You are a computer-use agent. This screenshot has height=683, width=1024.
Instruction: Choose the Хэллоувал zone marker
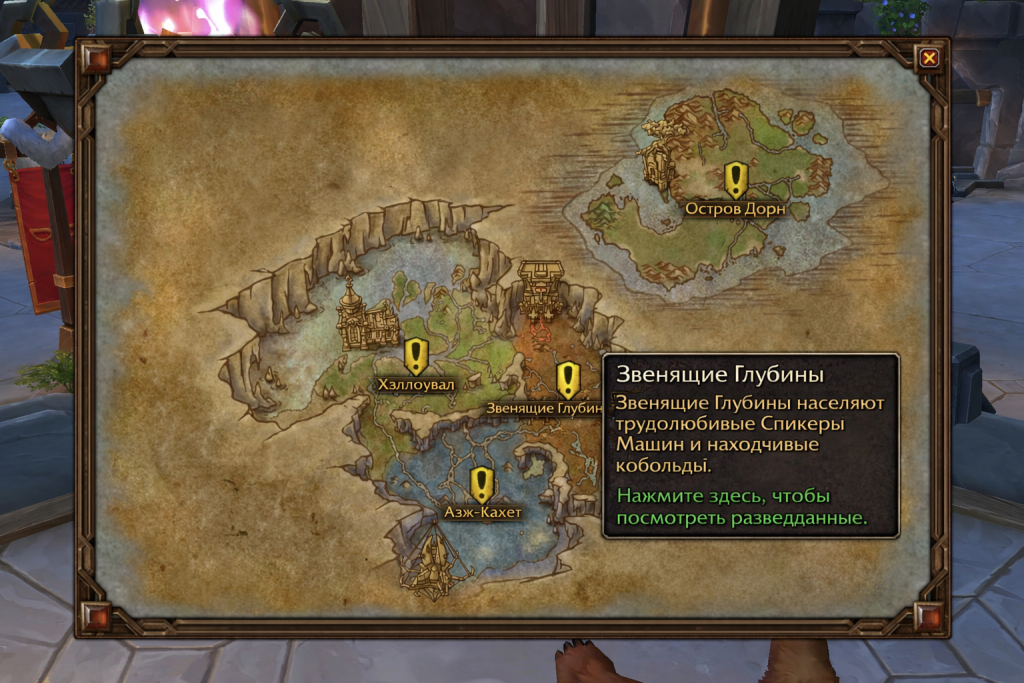click(416, 356)
